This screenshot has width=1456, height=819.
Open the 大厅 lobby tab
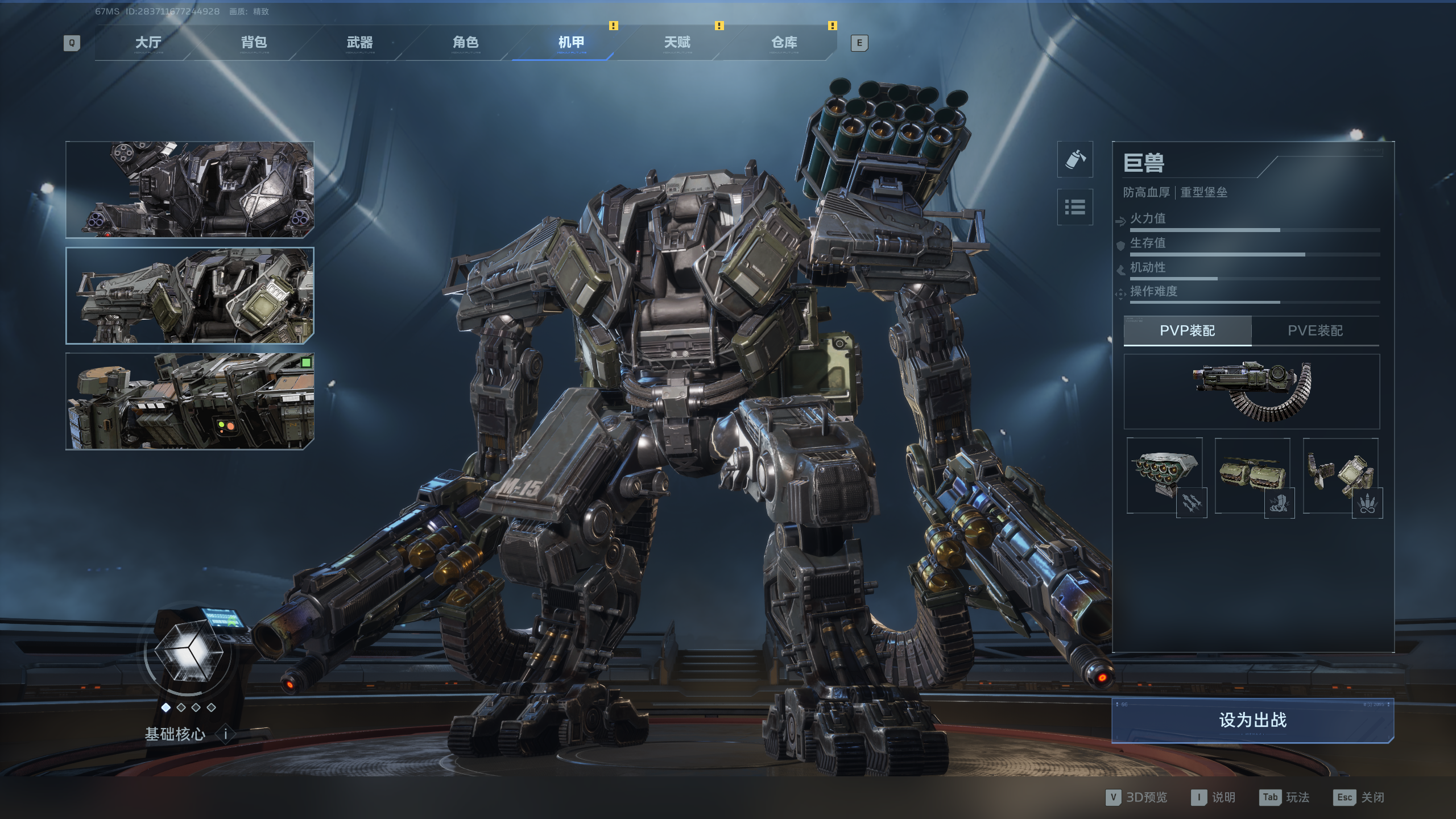coord(148,43)
